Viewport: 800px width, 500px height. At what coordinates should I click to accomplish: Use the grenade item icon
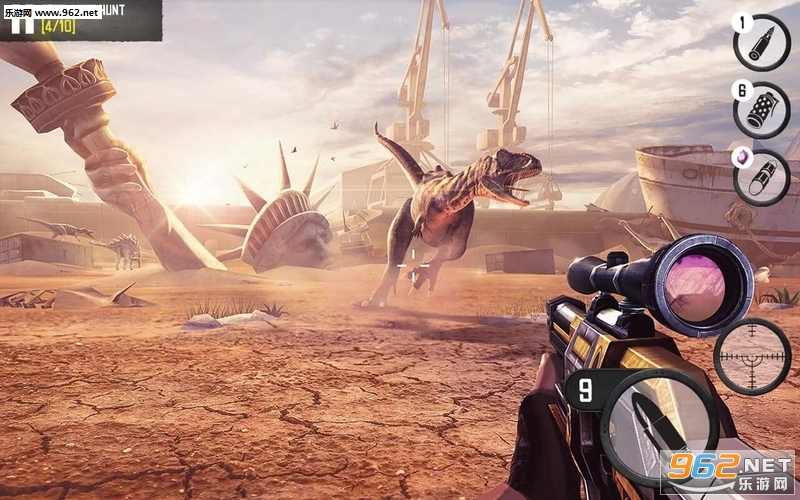[x=762, y=110]
